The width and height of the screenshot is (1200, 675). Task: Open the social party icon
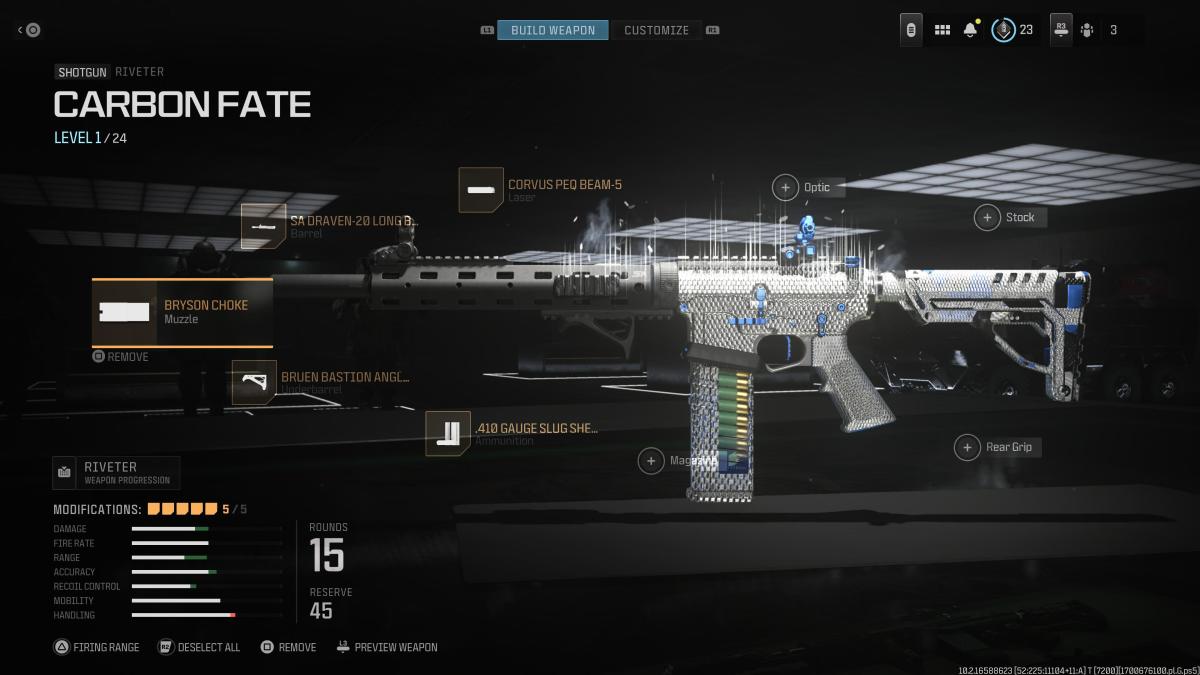pos(1087,30)
